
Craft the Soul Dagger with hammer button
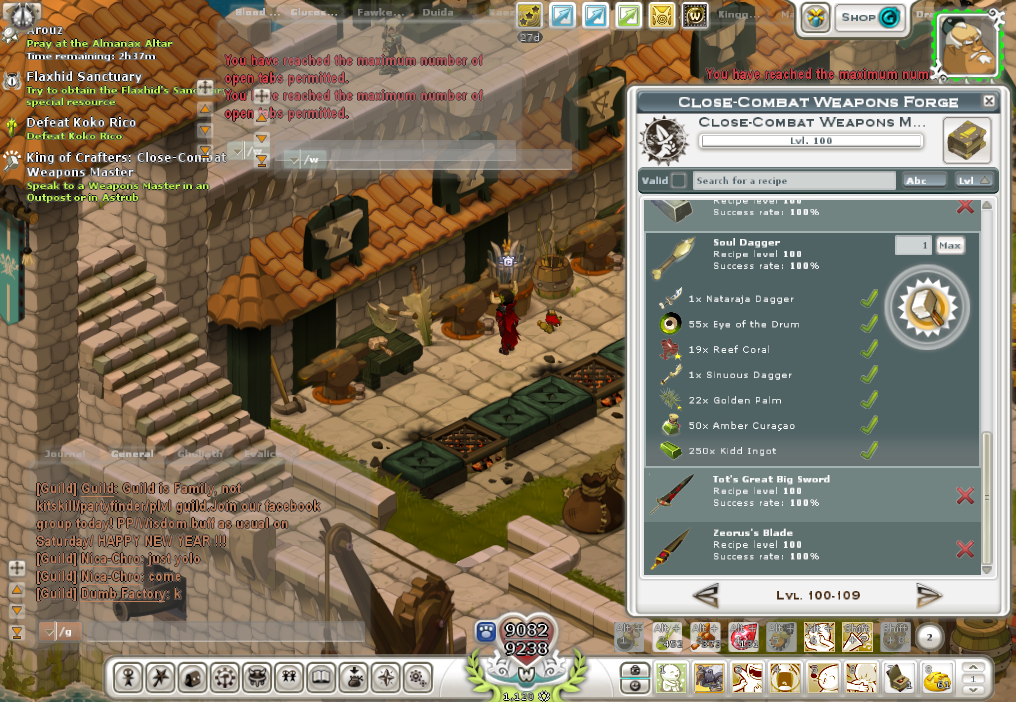coord(927,308)
